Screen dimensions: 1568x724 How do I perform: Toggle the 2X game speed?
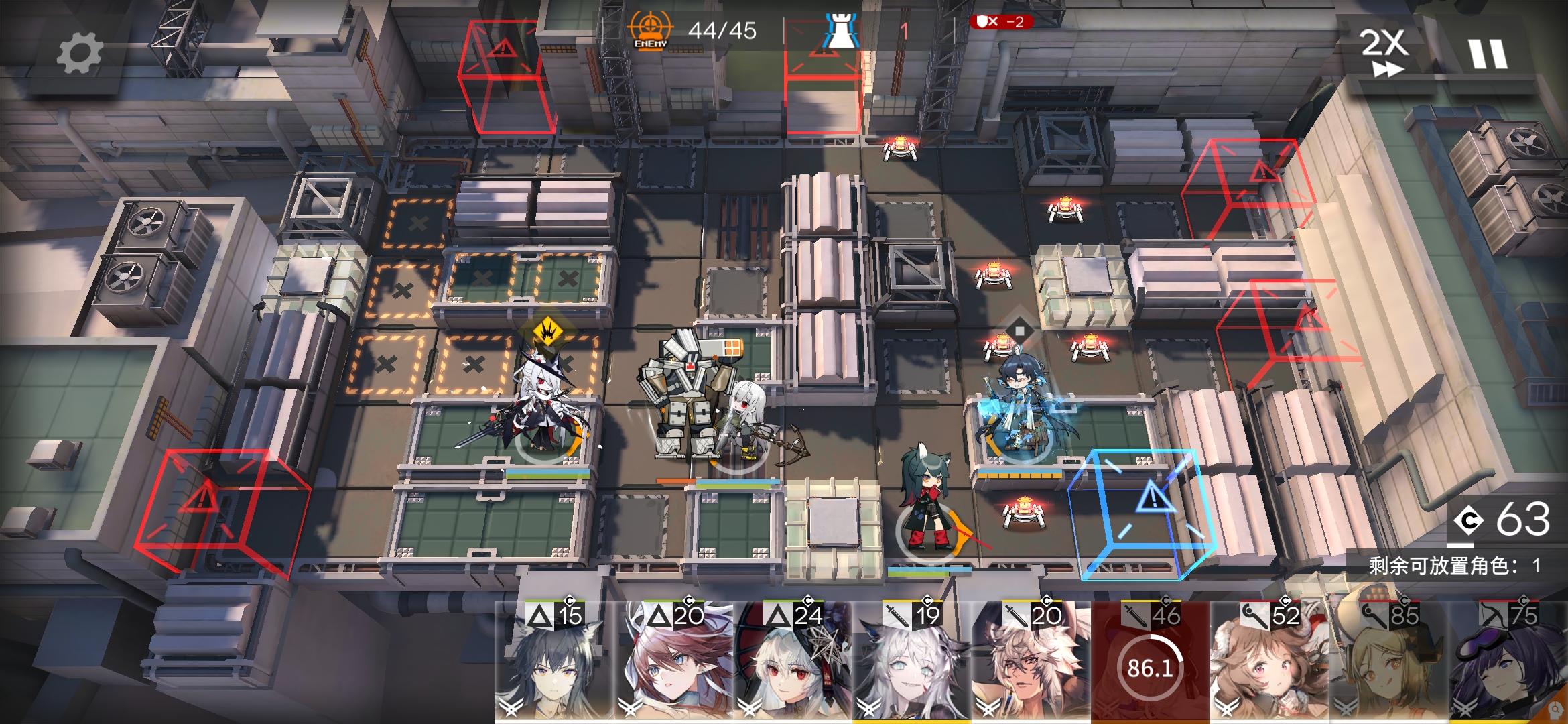coord(1384,52)
